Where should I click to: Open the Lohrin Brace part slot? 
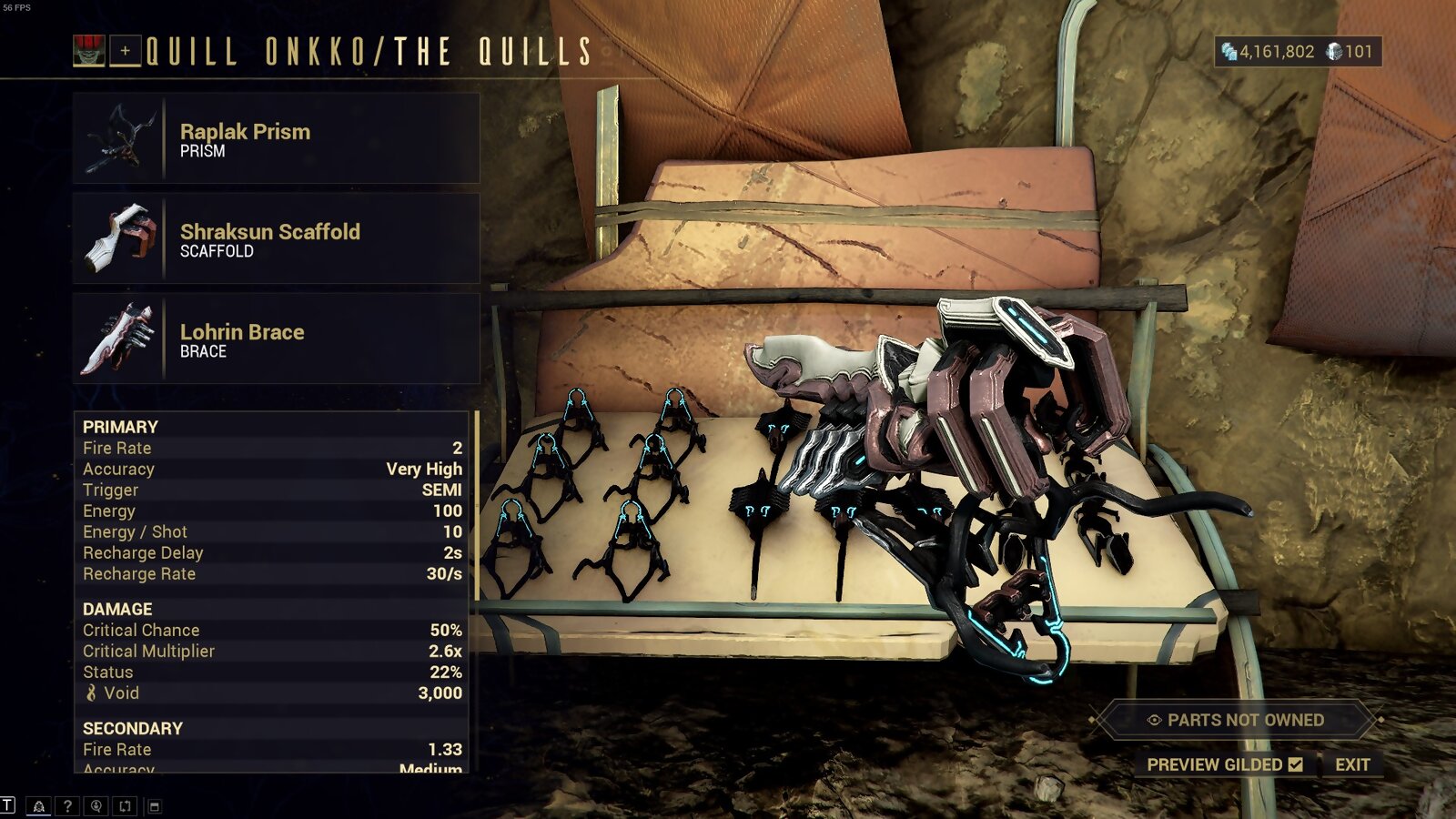[x=273, y=340]
